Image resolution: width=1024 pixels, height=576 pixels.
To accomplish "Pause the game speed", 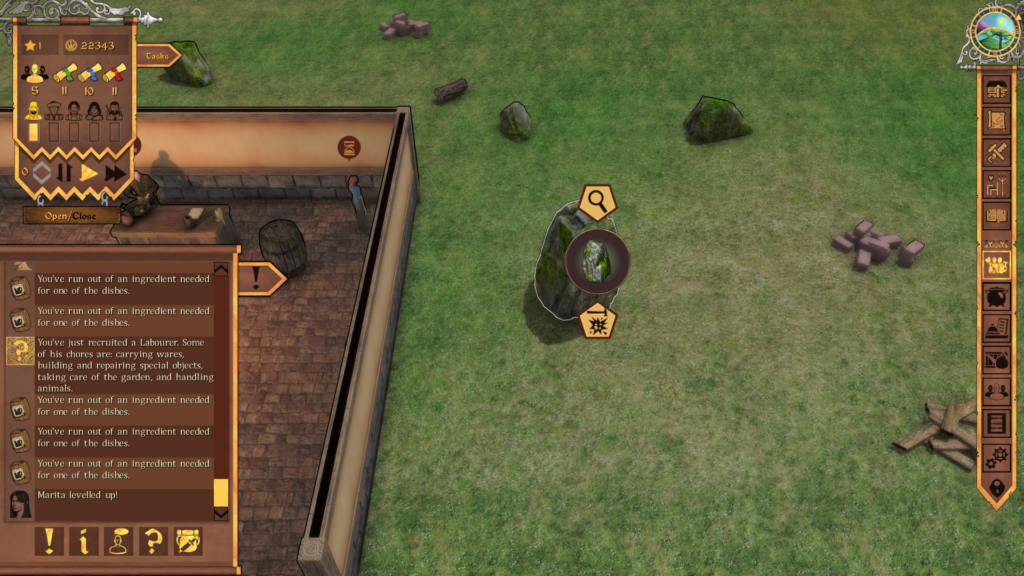I will [65, 172].
